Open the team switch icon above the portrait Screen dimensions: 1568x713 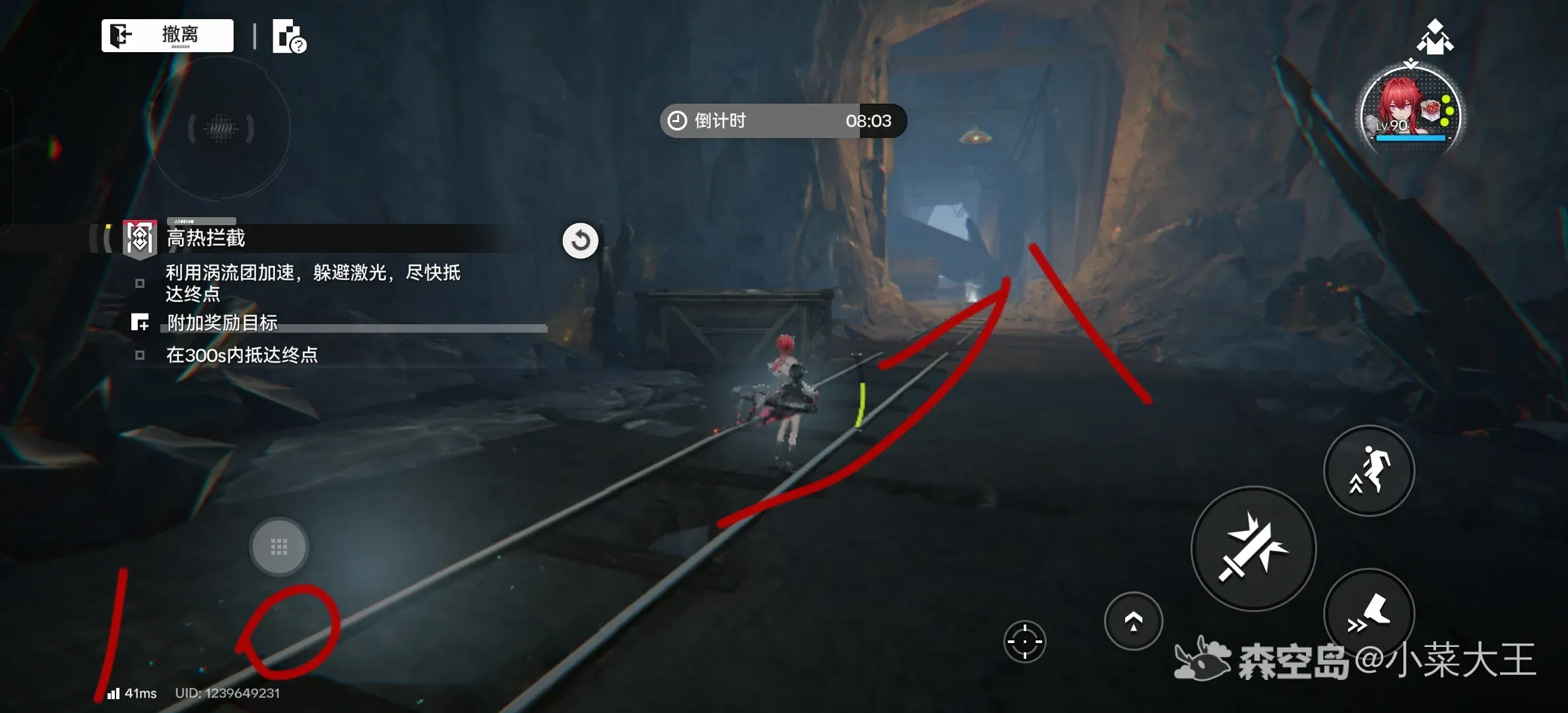1435,37
